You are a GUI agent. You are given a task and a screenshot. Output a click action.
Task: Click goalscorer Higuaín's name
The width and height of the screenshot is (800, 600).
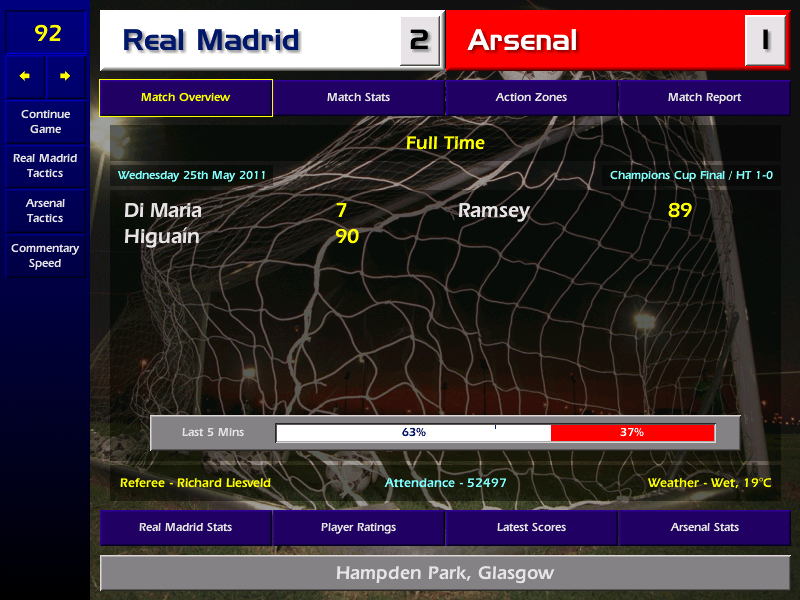[162, 237]
